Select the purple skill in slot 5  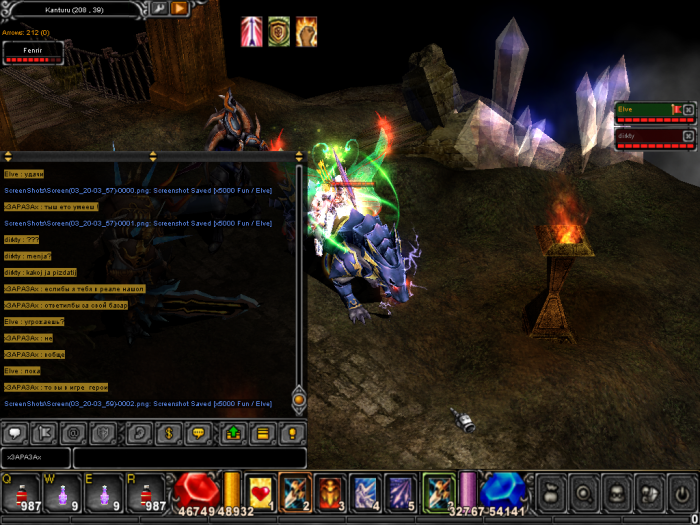[x=400, y=491]
